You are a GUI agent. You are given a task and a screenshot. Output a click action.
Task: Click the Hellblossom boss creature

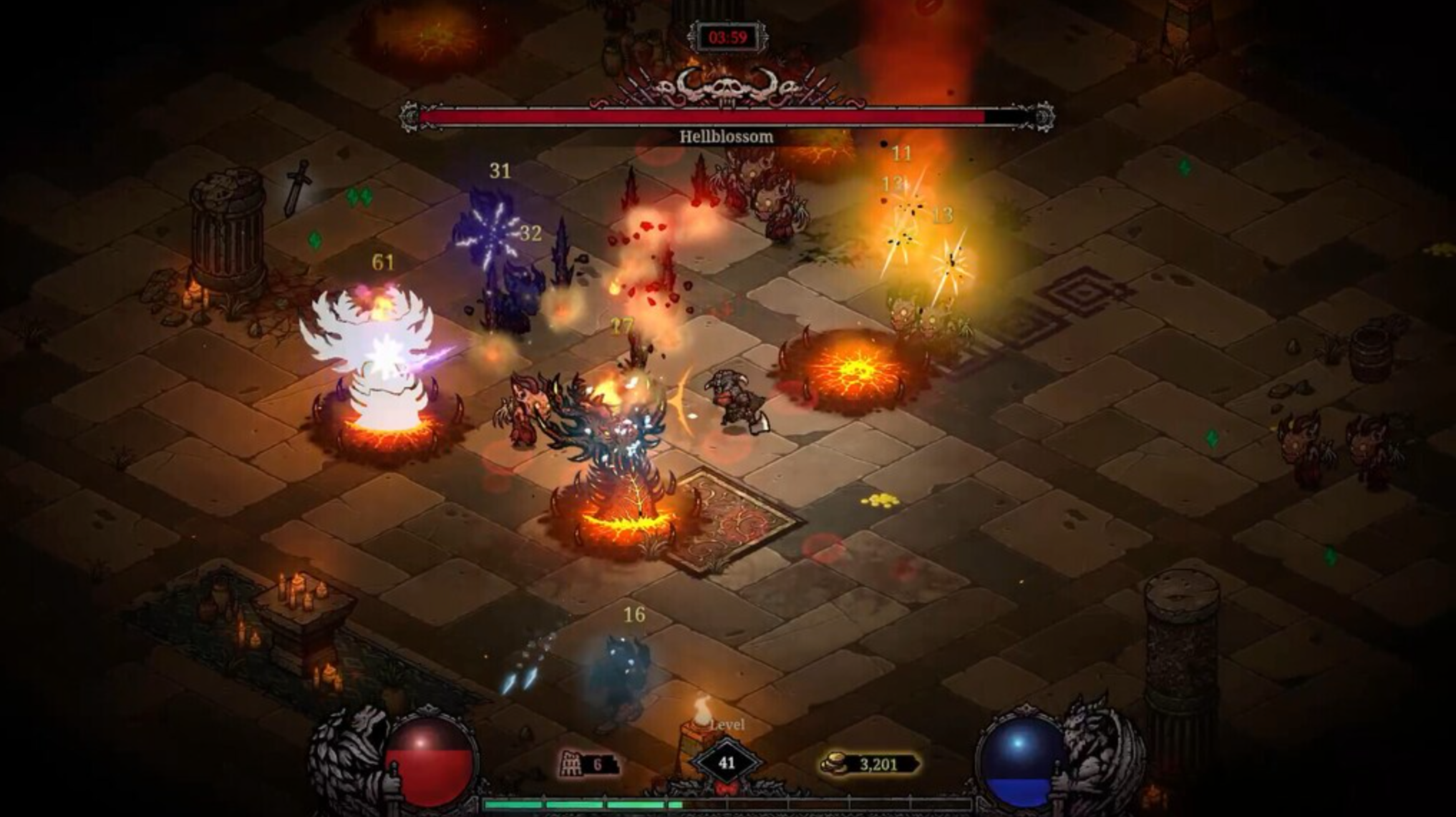[612, 444]
